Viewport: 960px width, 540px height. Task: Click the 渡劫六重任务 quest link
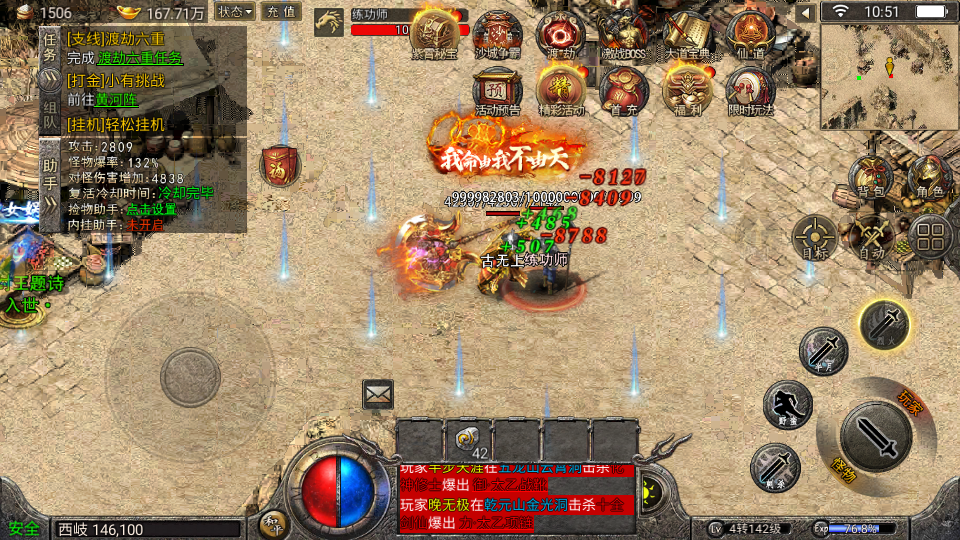coord(140,58)
